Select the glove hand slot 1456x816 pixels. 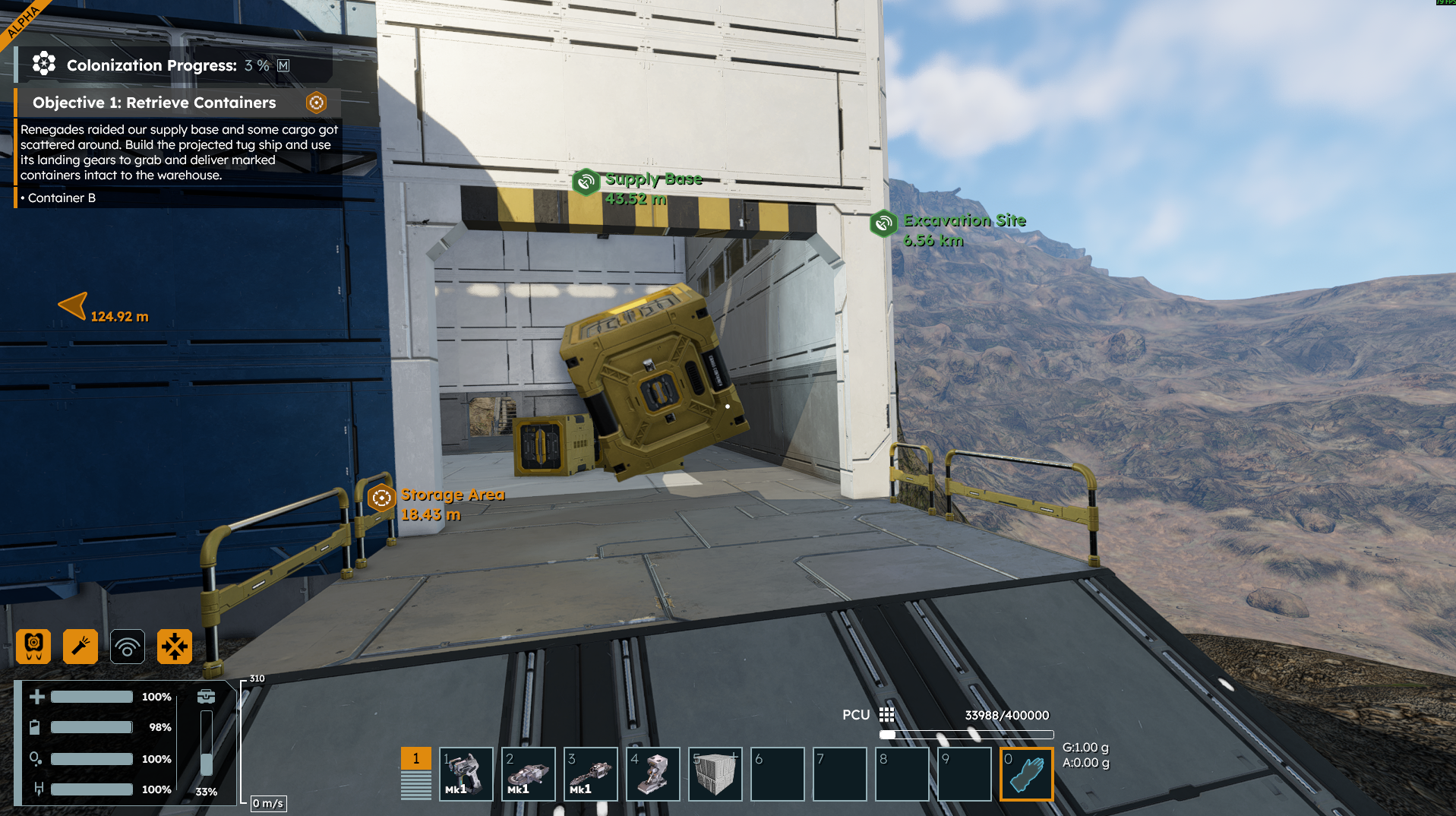[x=1026, y=773]
